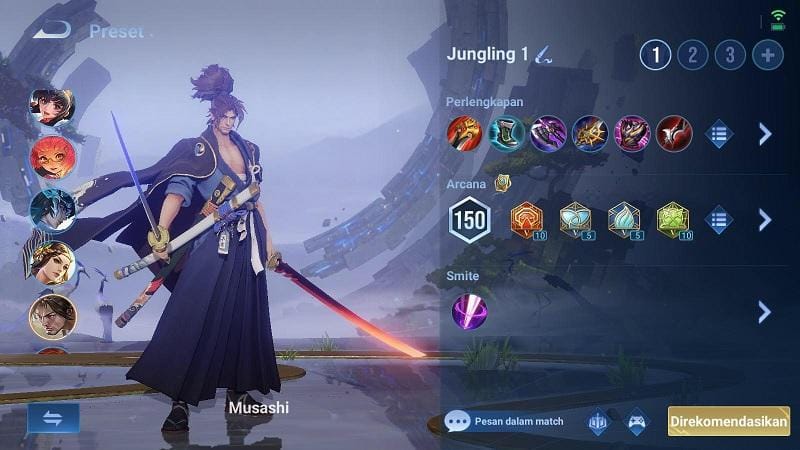
Task: Choose the orange-haired hero portrait
Action: (x=51, y=157)
